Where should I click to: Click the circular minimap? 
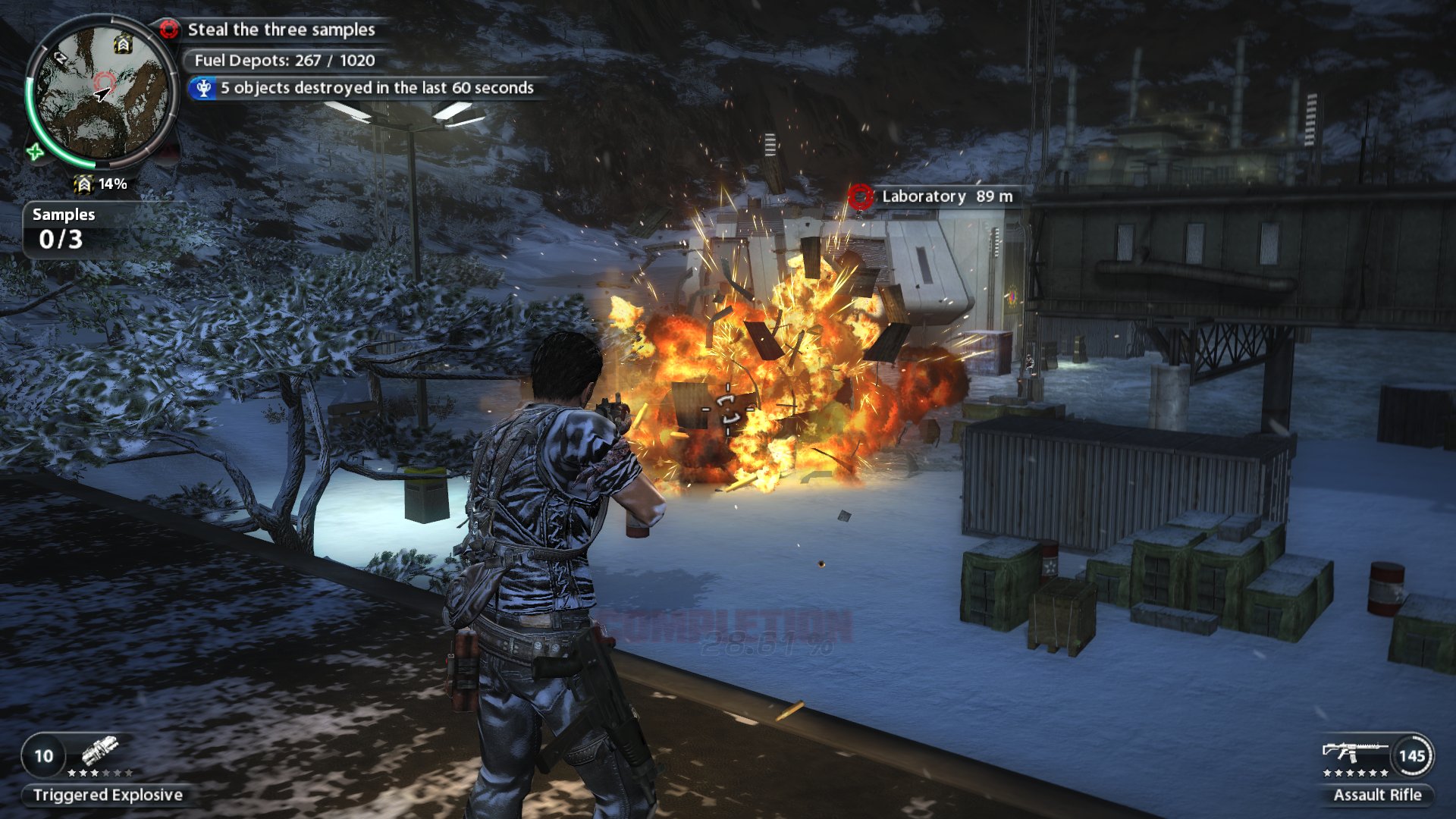102,91
